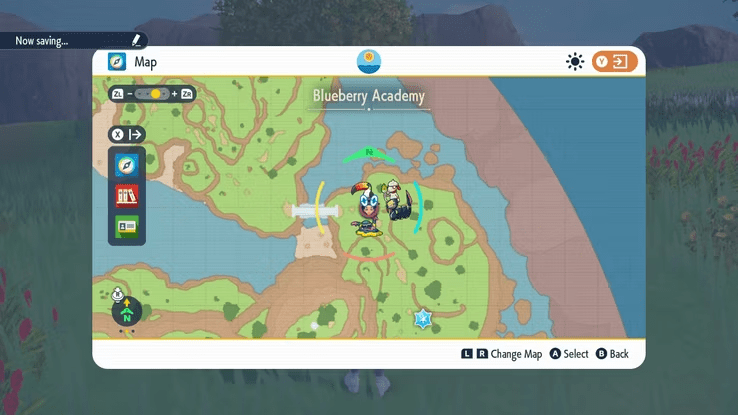Screen dimensions: 738x415
Task: Open the green profile card icon
Action: coord(126,226)
